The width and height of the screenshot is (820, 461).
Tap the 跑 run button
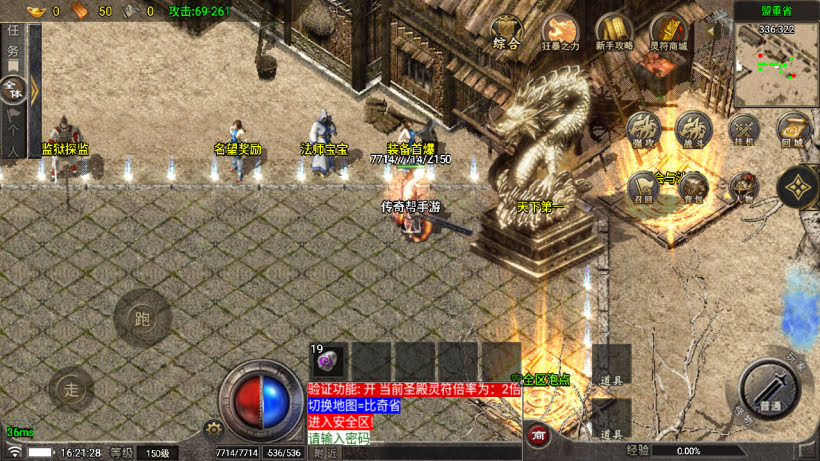(142, 318)
